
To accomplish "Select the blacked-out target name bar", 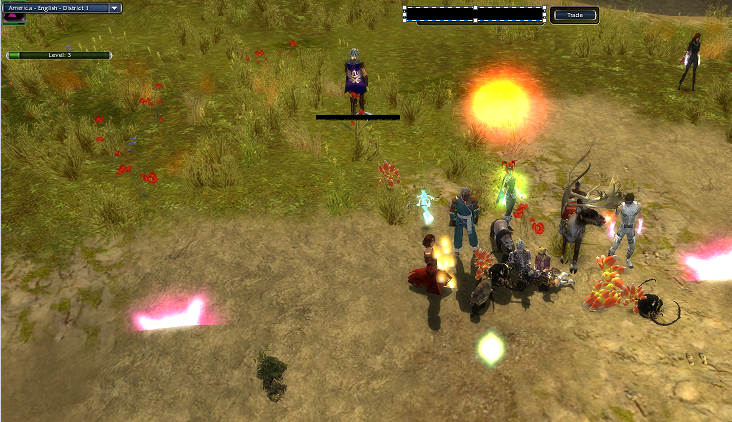I will (x=474, y=14).
